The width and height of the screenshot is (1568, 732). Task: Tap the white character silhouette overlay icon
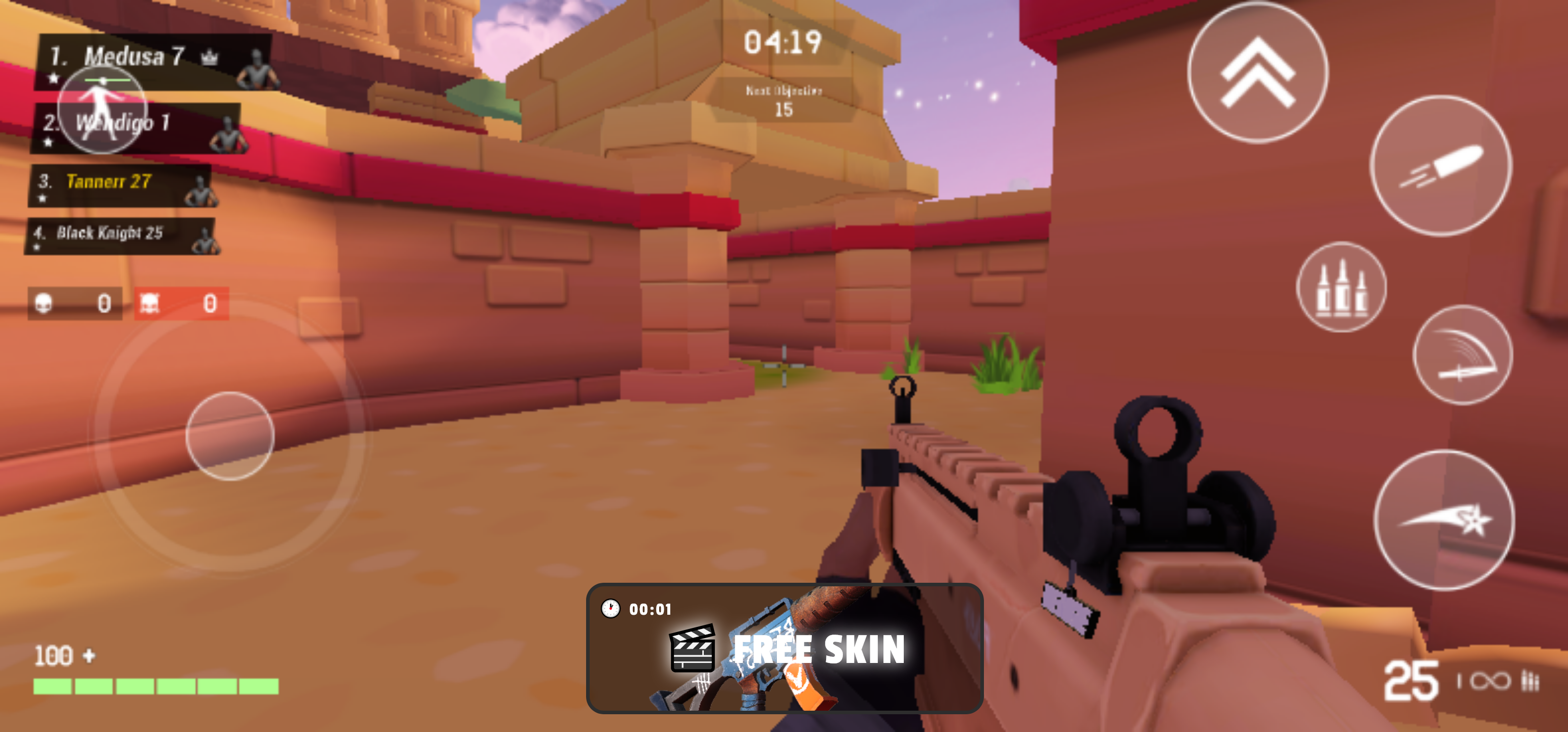tap(104, 110)
